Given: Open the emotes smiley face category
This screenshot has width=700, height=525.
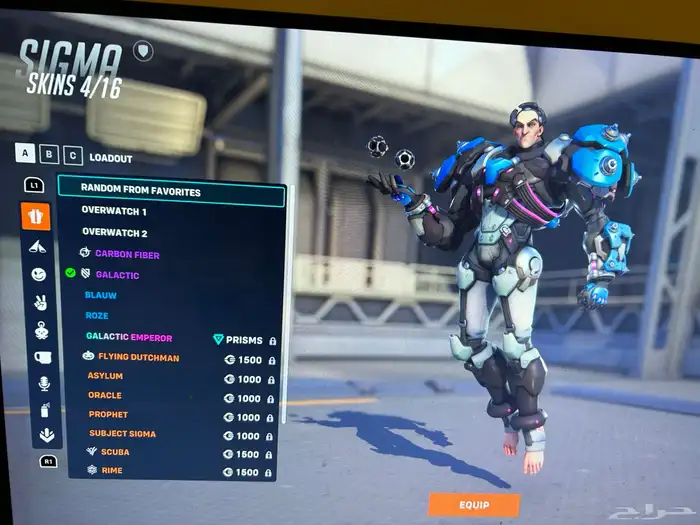Looking at the screenshot, I should [x=38, y=274].
